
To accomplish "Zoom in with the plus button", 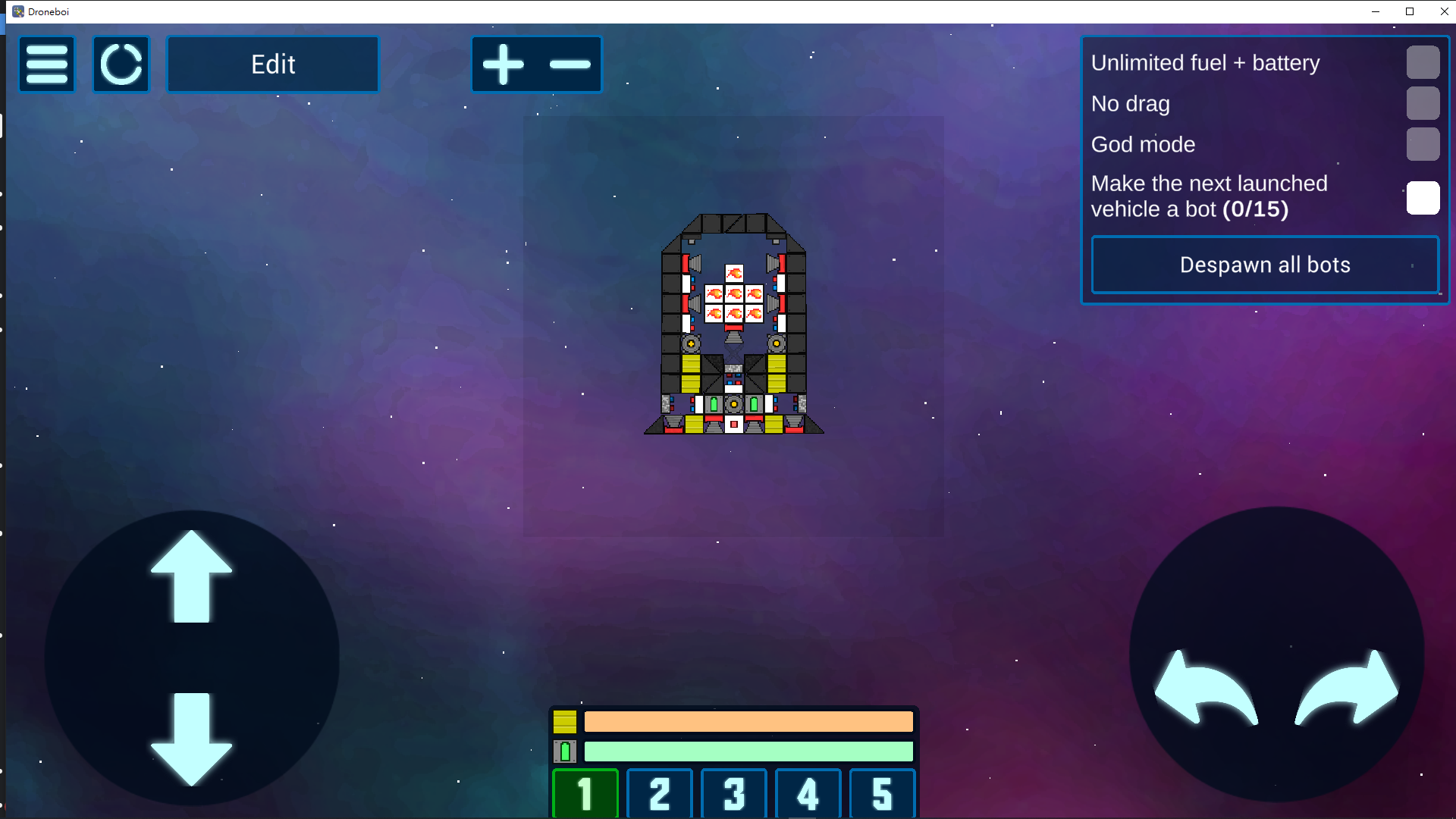I will tap(504, 64).
